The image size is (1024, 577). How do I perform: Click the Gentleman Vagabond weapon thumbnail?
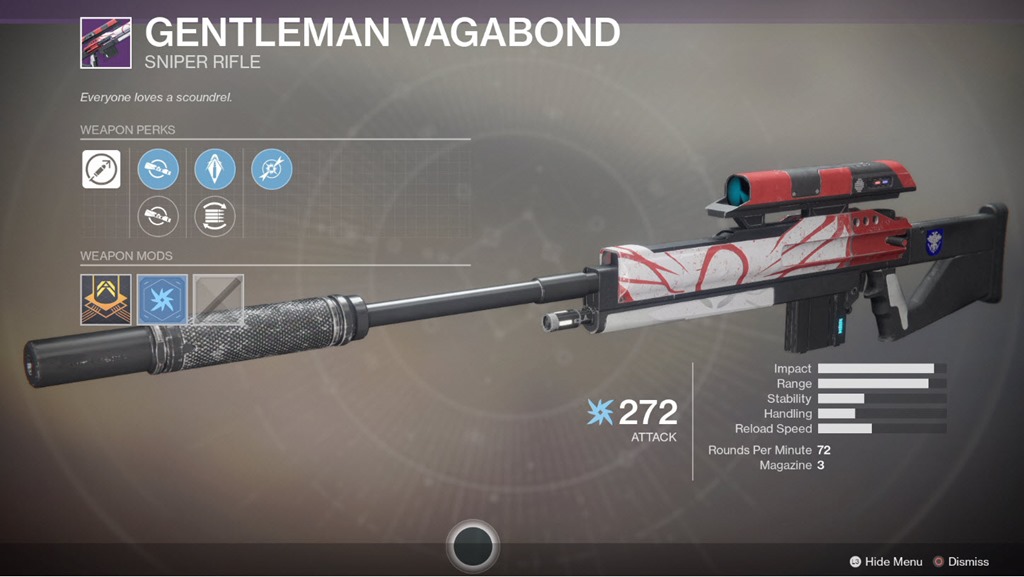click(x=106, y=42)
